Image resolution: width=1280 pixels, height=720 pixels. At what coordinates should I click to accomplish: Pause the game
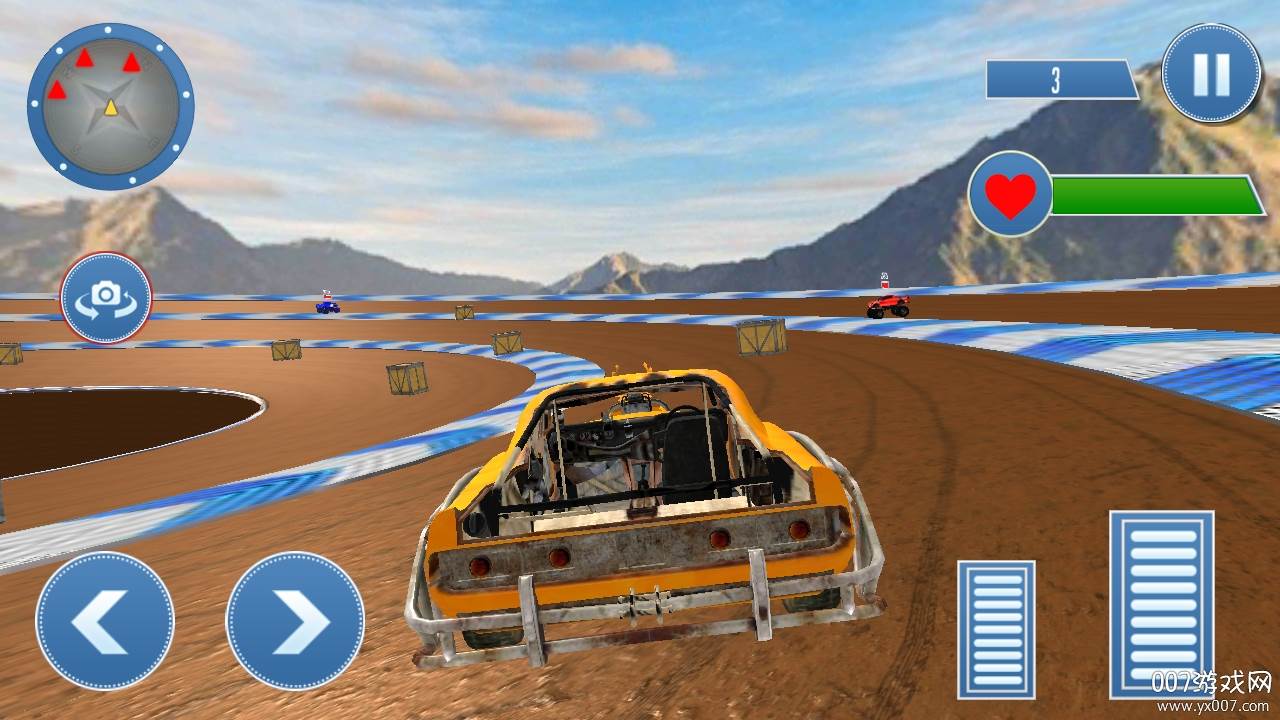pos(1211,73)
